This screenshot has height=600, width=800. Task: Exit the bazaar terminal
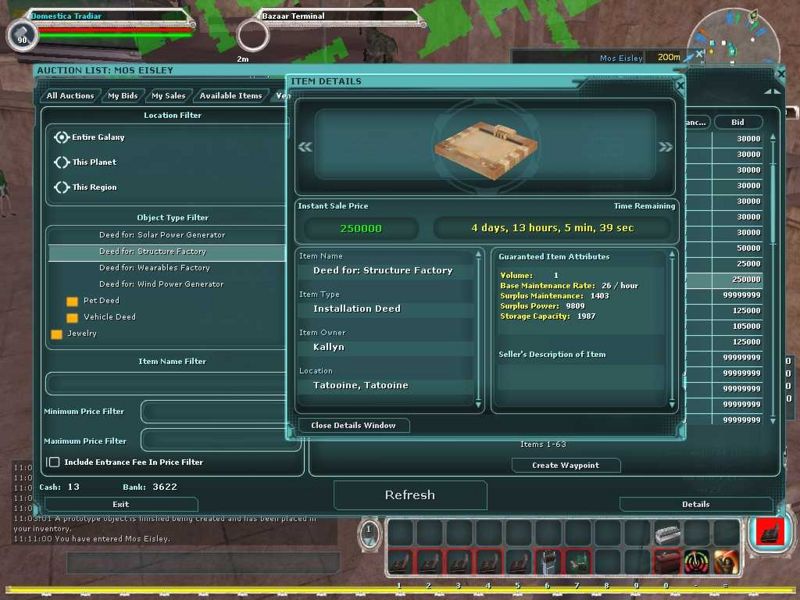pos(121,504)
